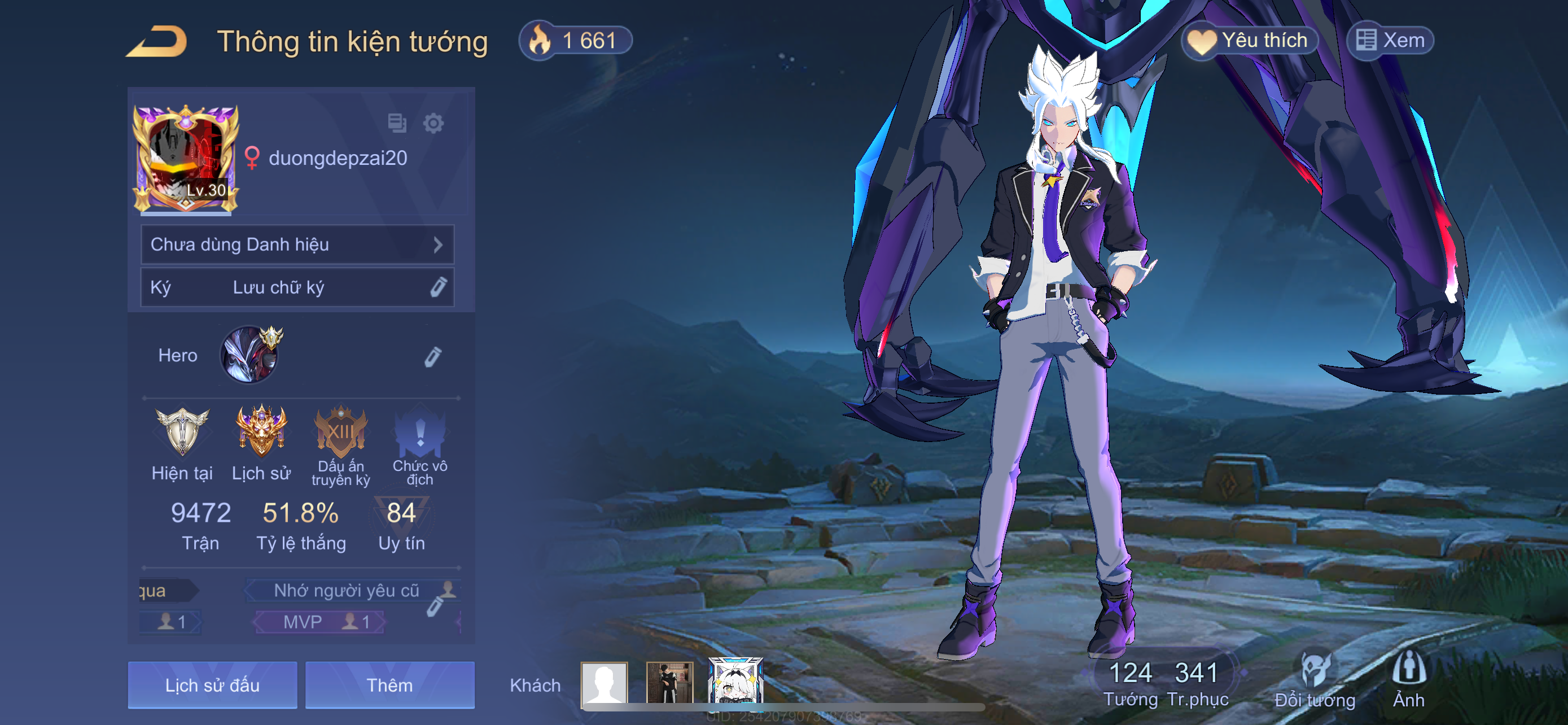Open the Yêu thích favorites button
Viewport: 1568px width, 725px height.
click(x=1249, y=41)
